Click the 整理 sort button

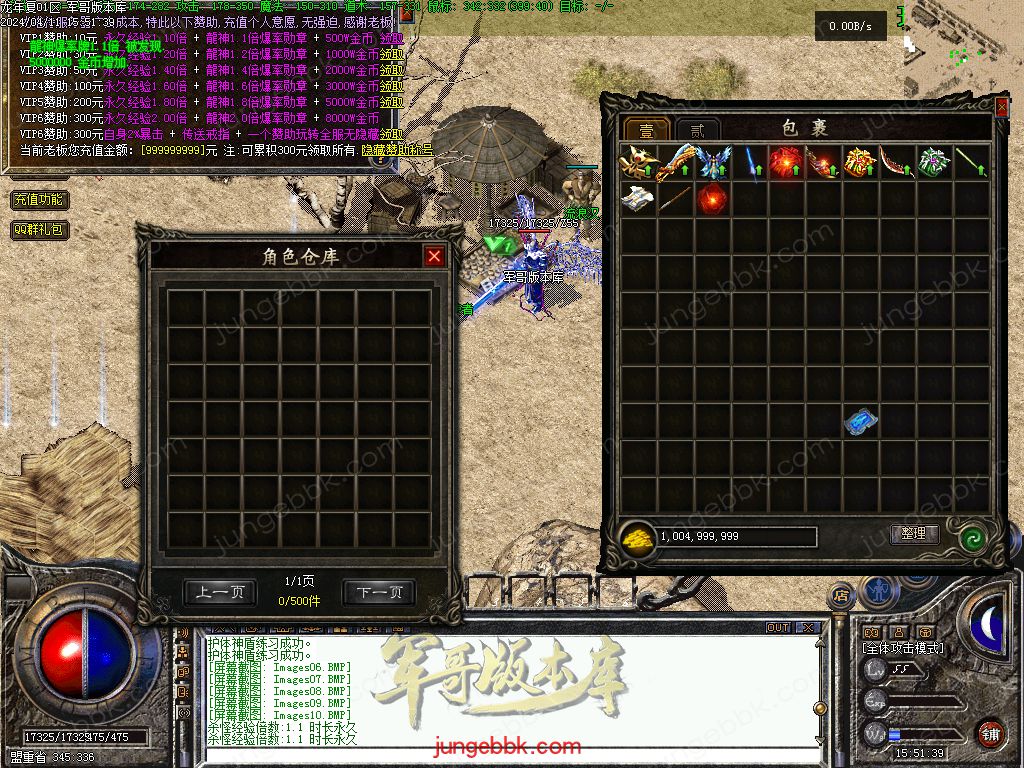[x=914, y=534]
